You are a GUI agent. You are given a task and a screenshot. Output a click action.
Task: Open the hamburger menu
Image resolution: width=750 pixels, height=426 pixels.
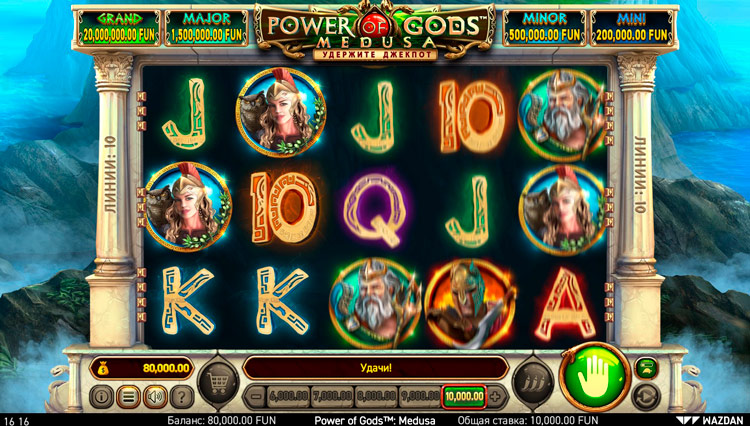[x=128, y=396]
